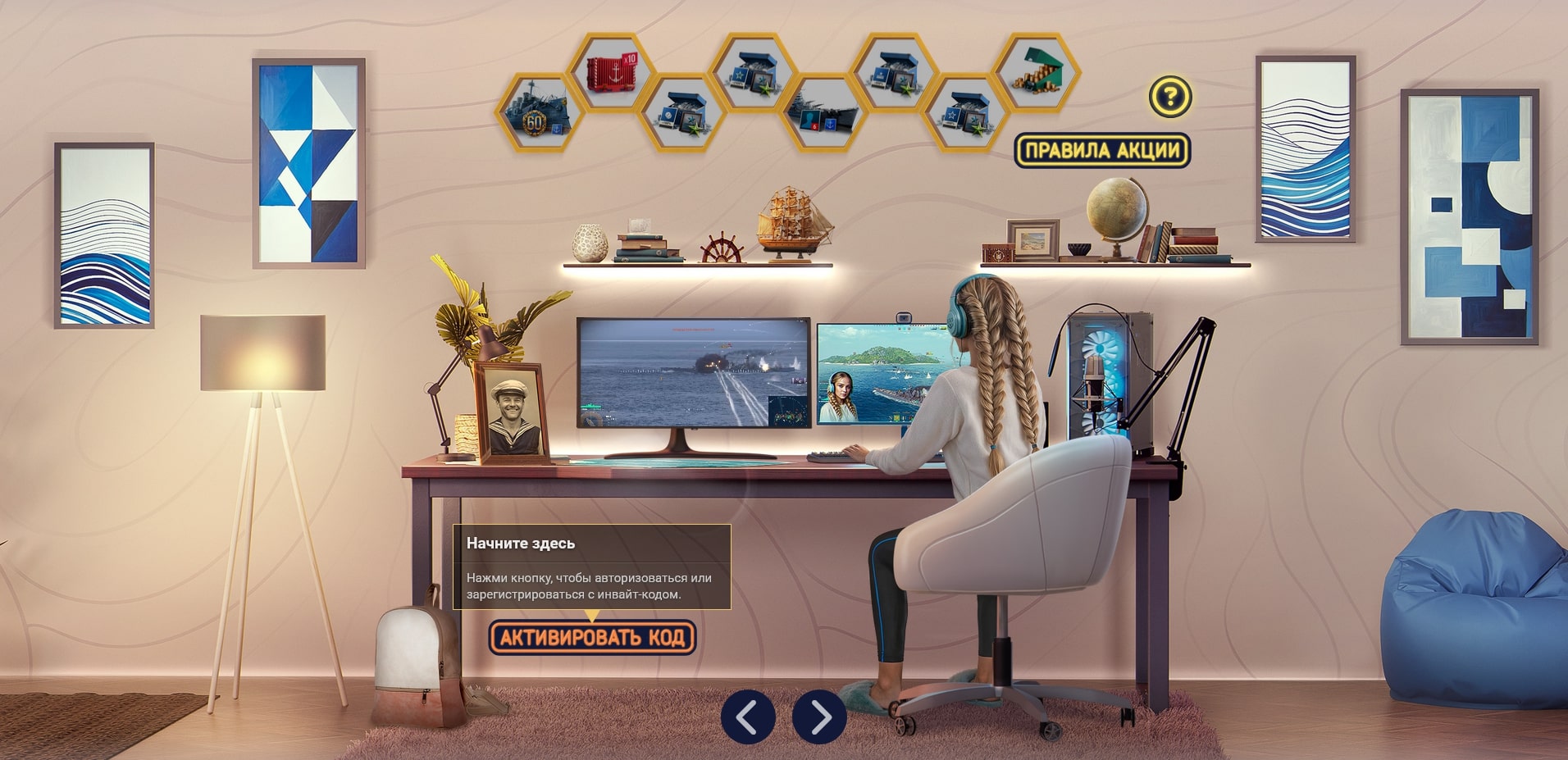Go to the previous scene with the left arrow
1568x760 pixels.
pyautogui.click(x=747, y=717)
